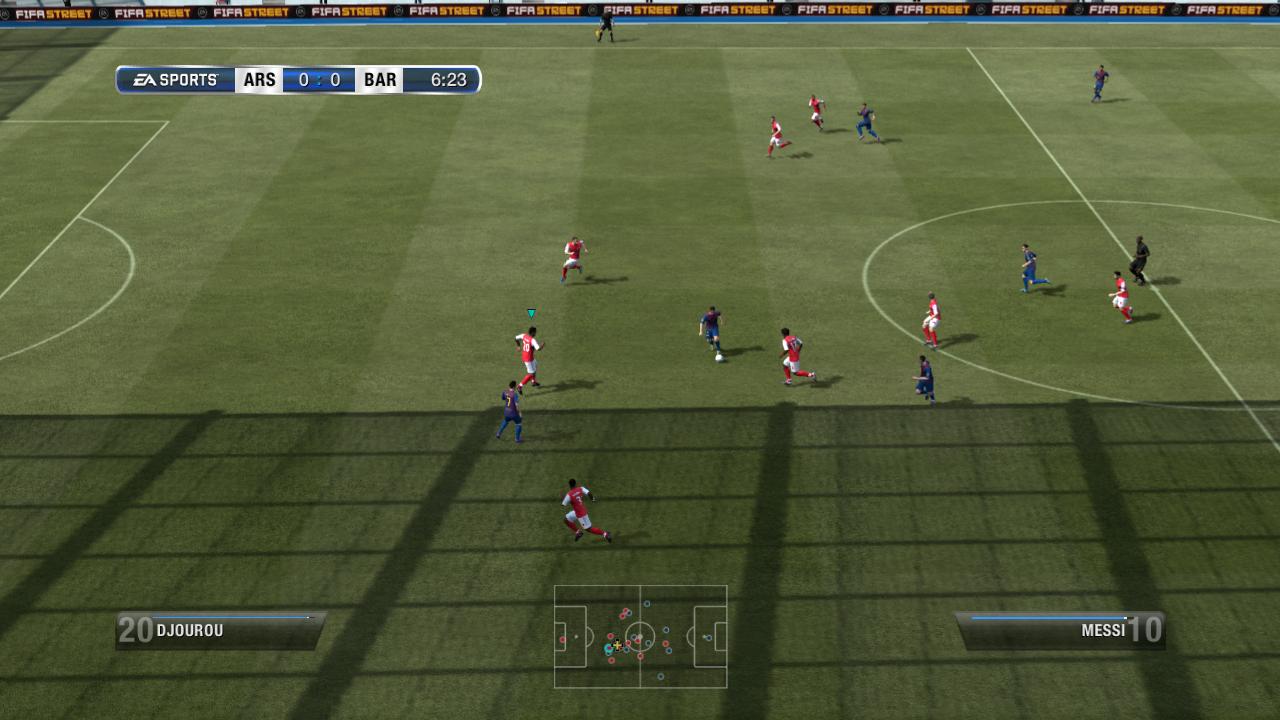The image size is (1280, 720).
Task: Click the pitch radar minimap
Action: point(640,637)
